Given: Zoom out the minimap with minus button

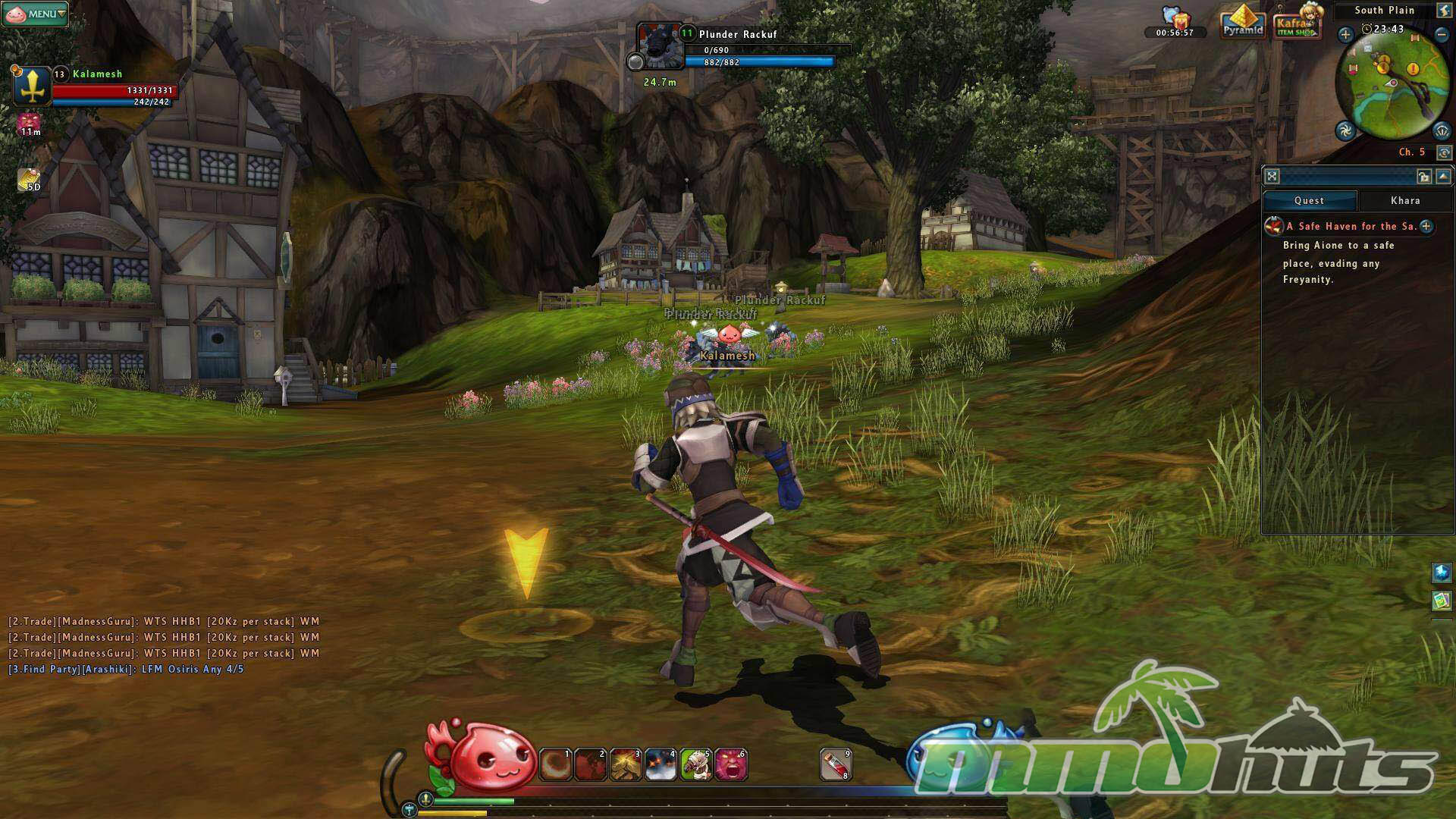Looking at the screenshot, I should (1441, 34).
